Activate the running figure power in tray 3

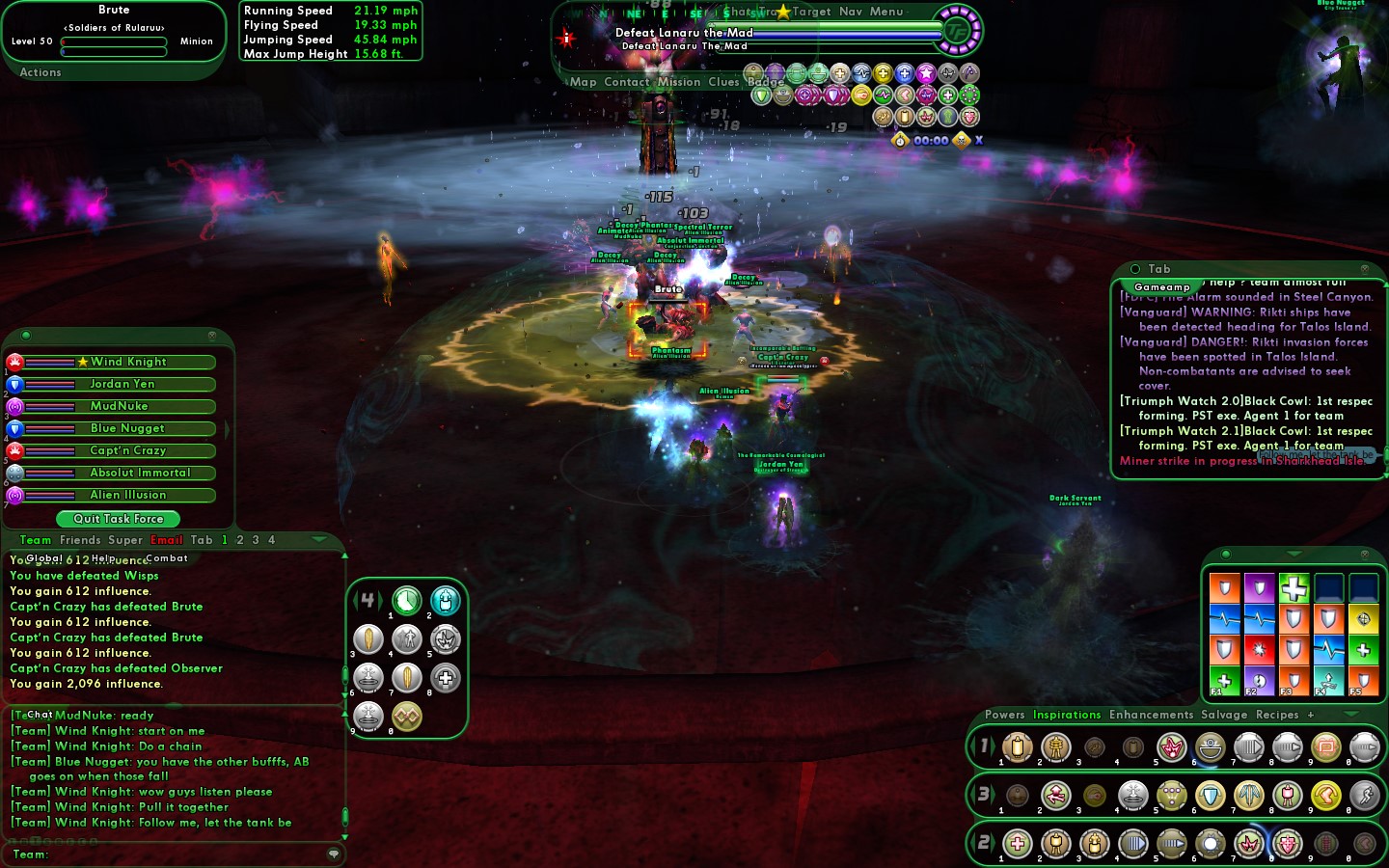(1364, 796)
